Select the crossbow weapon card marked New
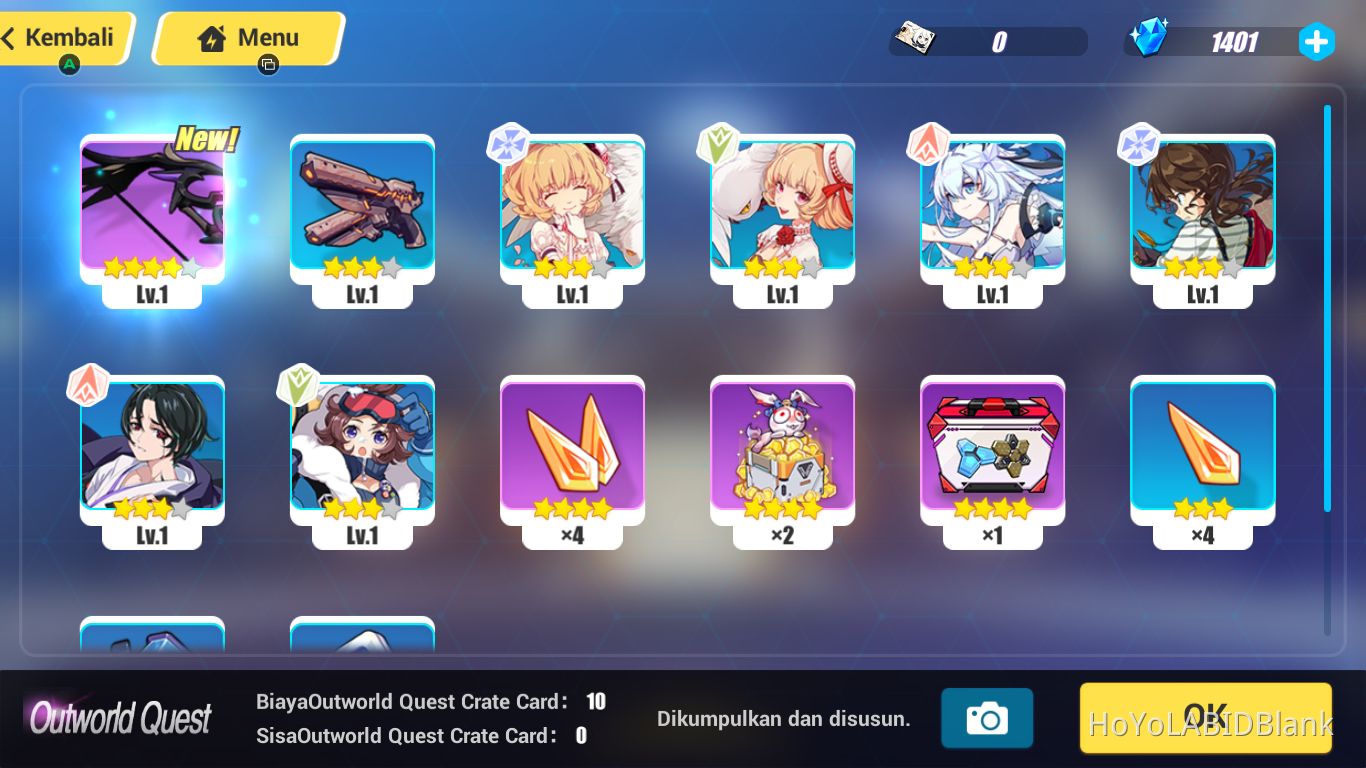Image resolution: width=1366 pixels, height=768 pixels. click(152, 215)
